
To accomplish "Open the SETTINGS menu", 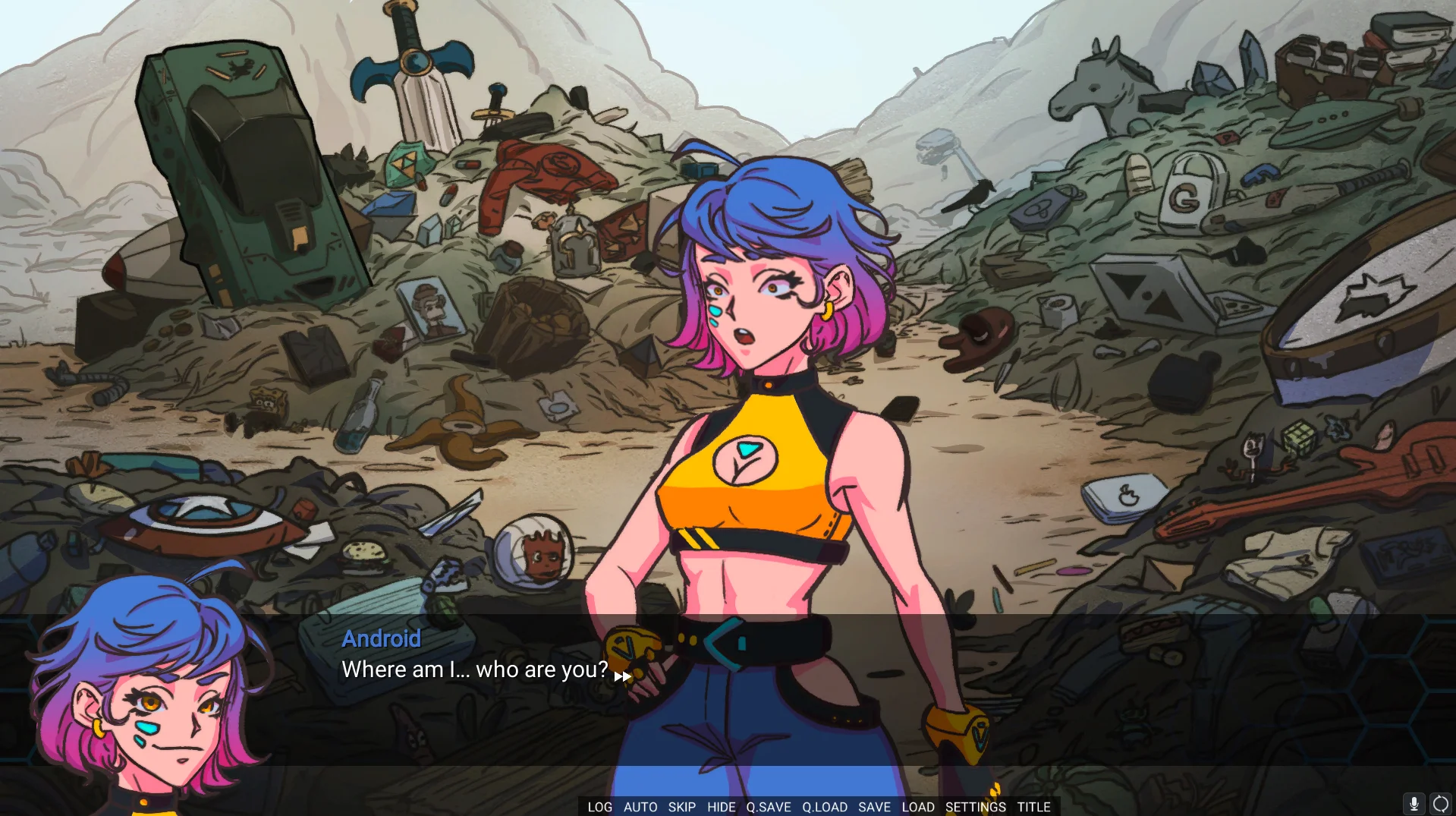I will point(975,807).
